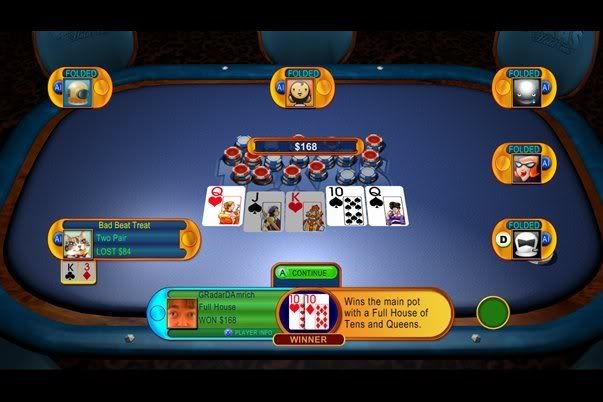
Task: Select the winner's pair of tens cards
Action: [307, 312]
